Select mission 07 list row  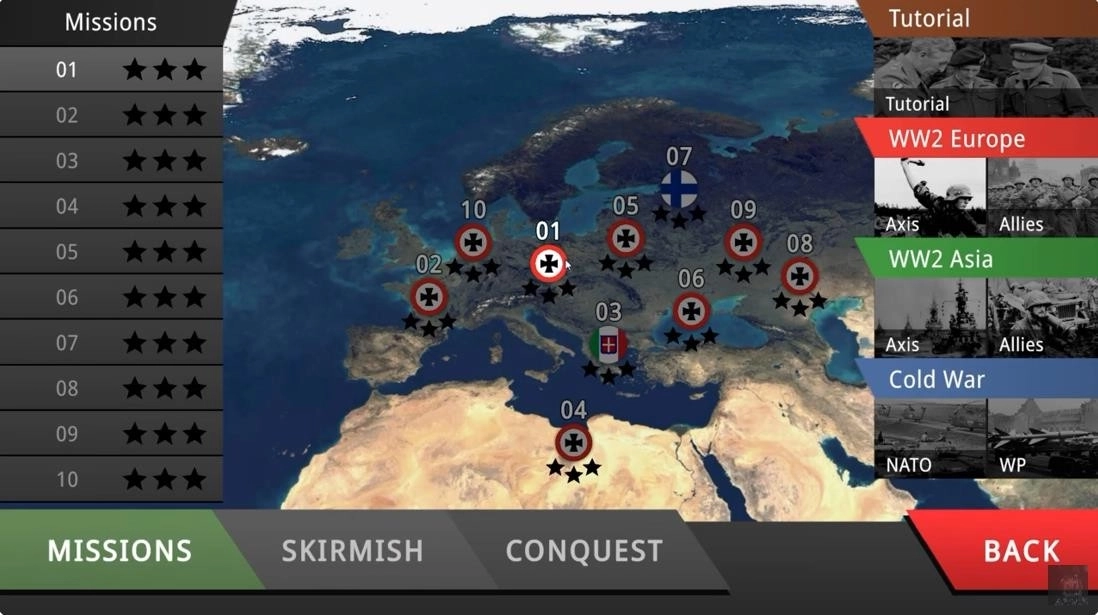coord(110,343)
